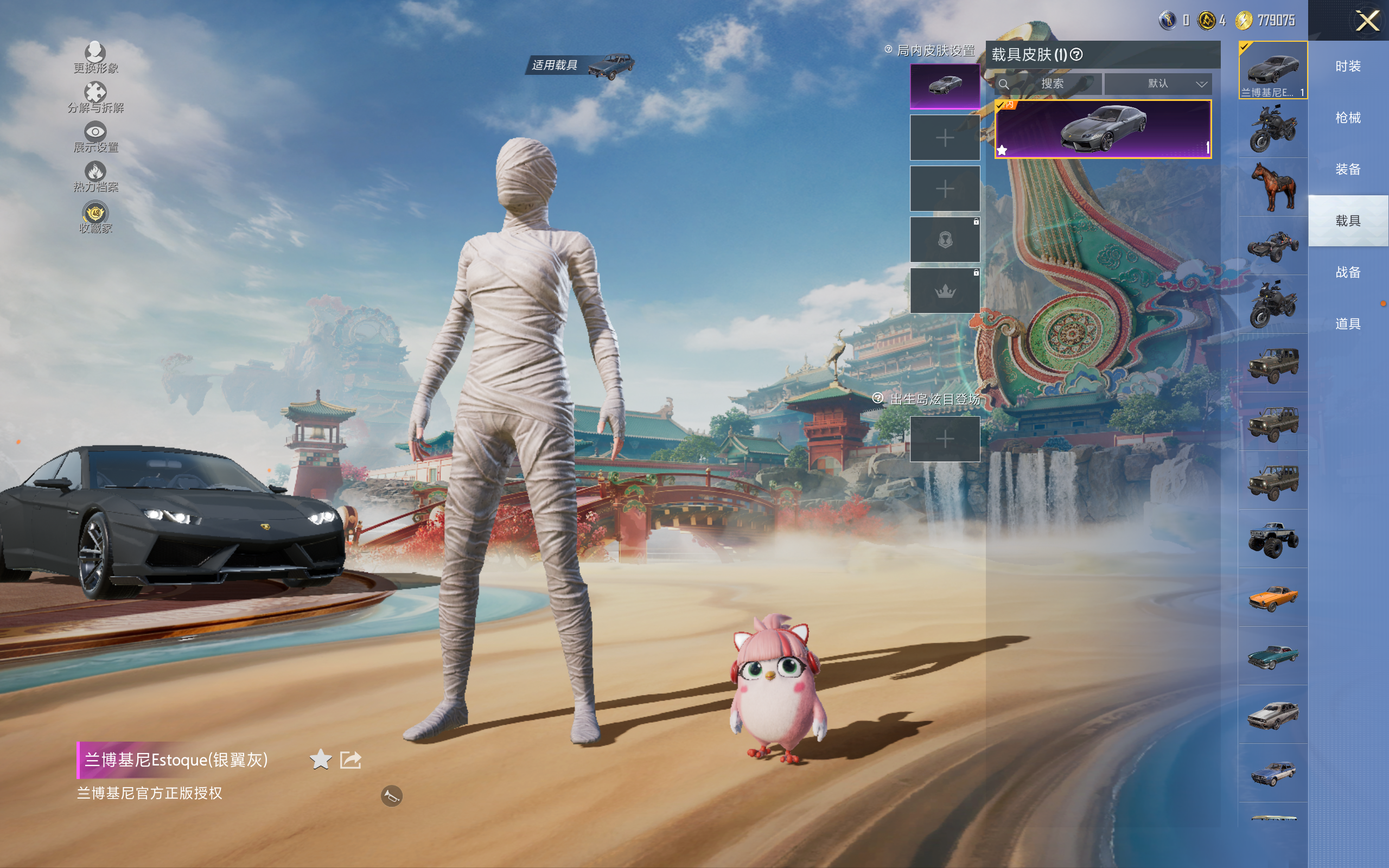
Task: Open the 道具 tab
Action: [x=1348, y=324]
